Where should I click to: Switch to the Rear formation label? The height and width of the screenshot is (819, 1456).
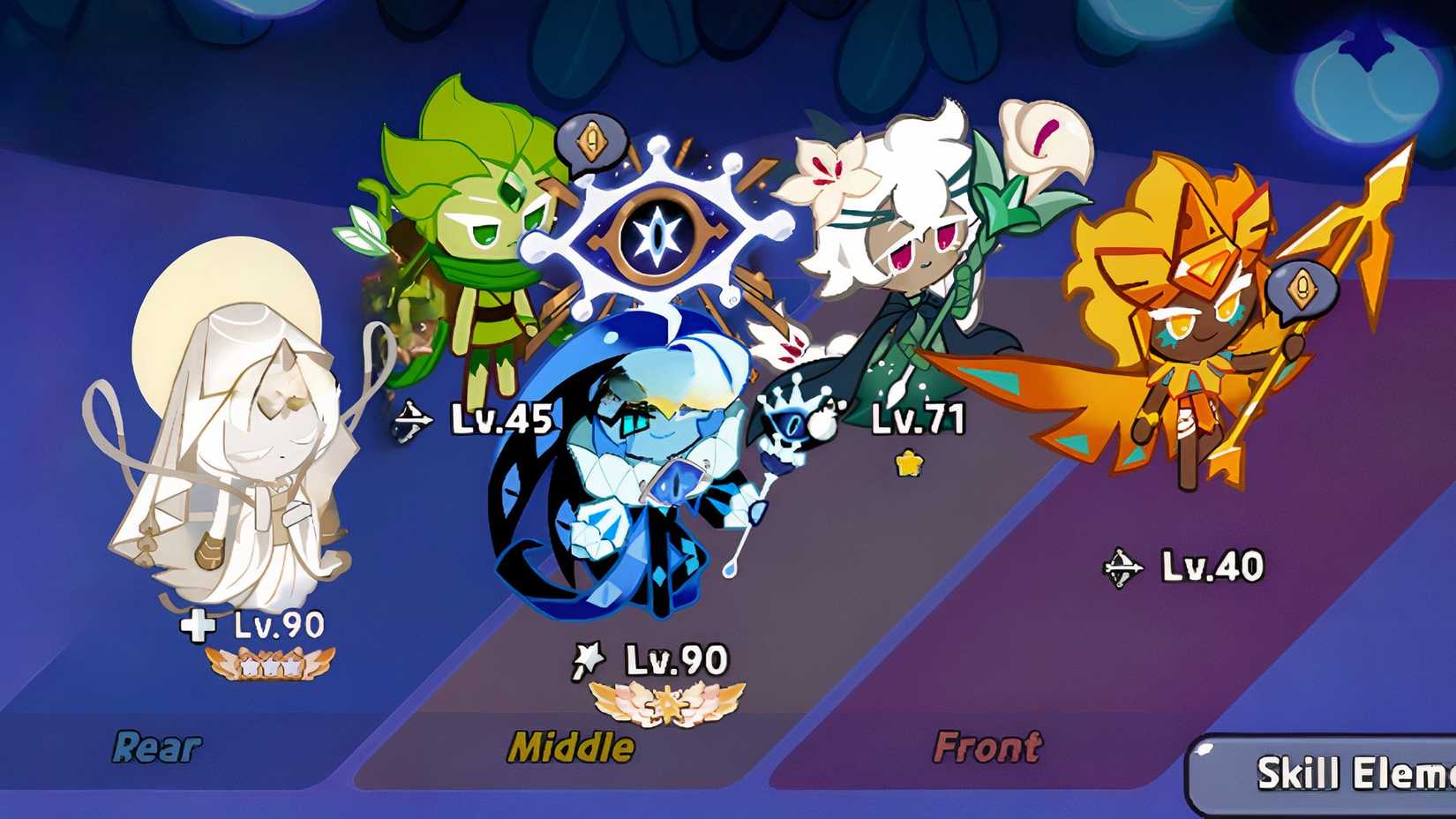[x=155, y=747]
